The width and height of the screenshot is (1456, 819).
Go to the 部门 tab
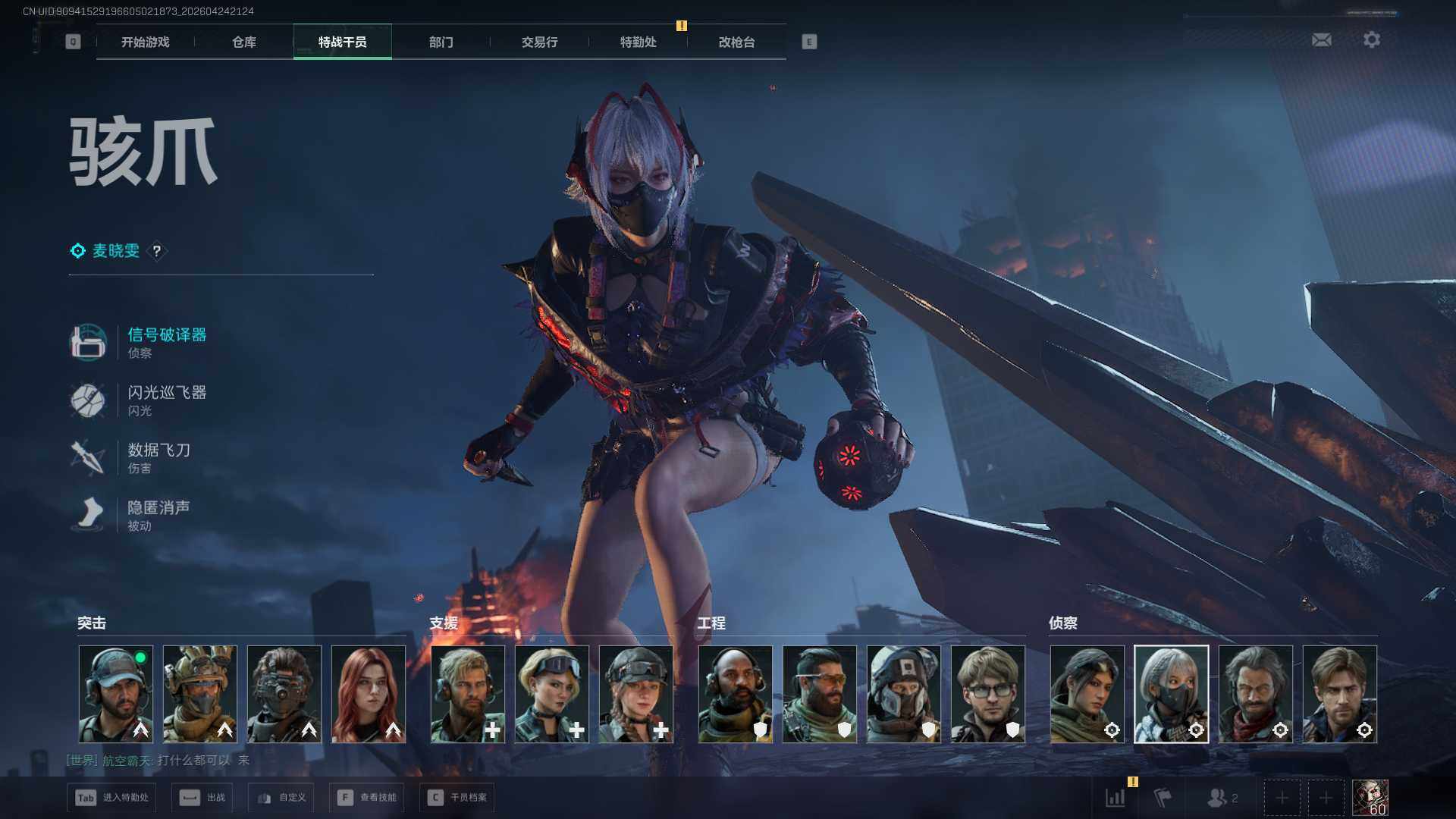[441, 42]
